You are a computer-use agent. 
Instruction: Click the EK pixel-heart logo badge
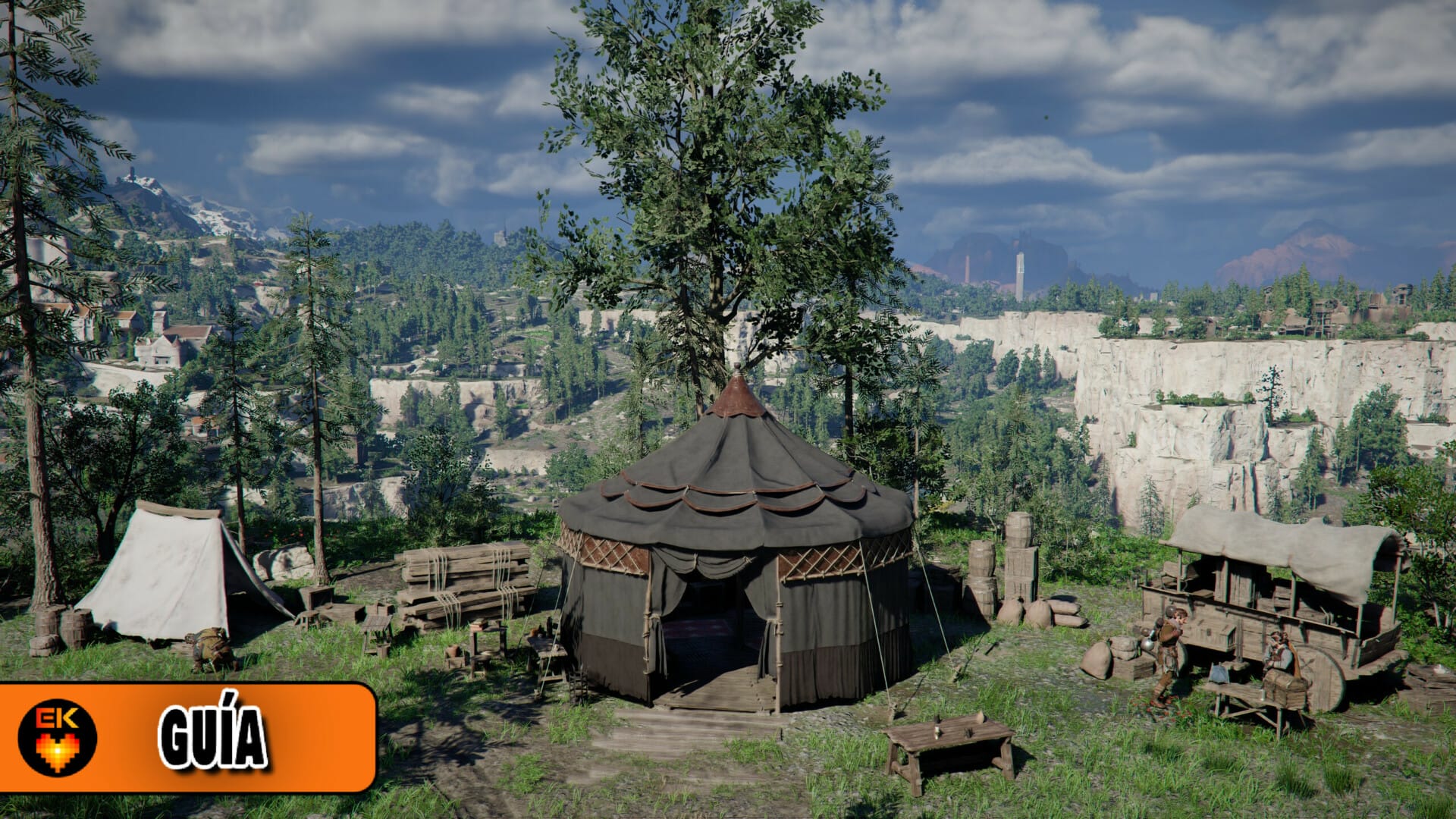click(58, 737)
